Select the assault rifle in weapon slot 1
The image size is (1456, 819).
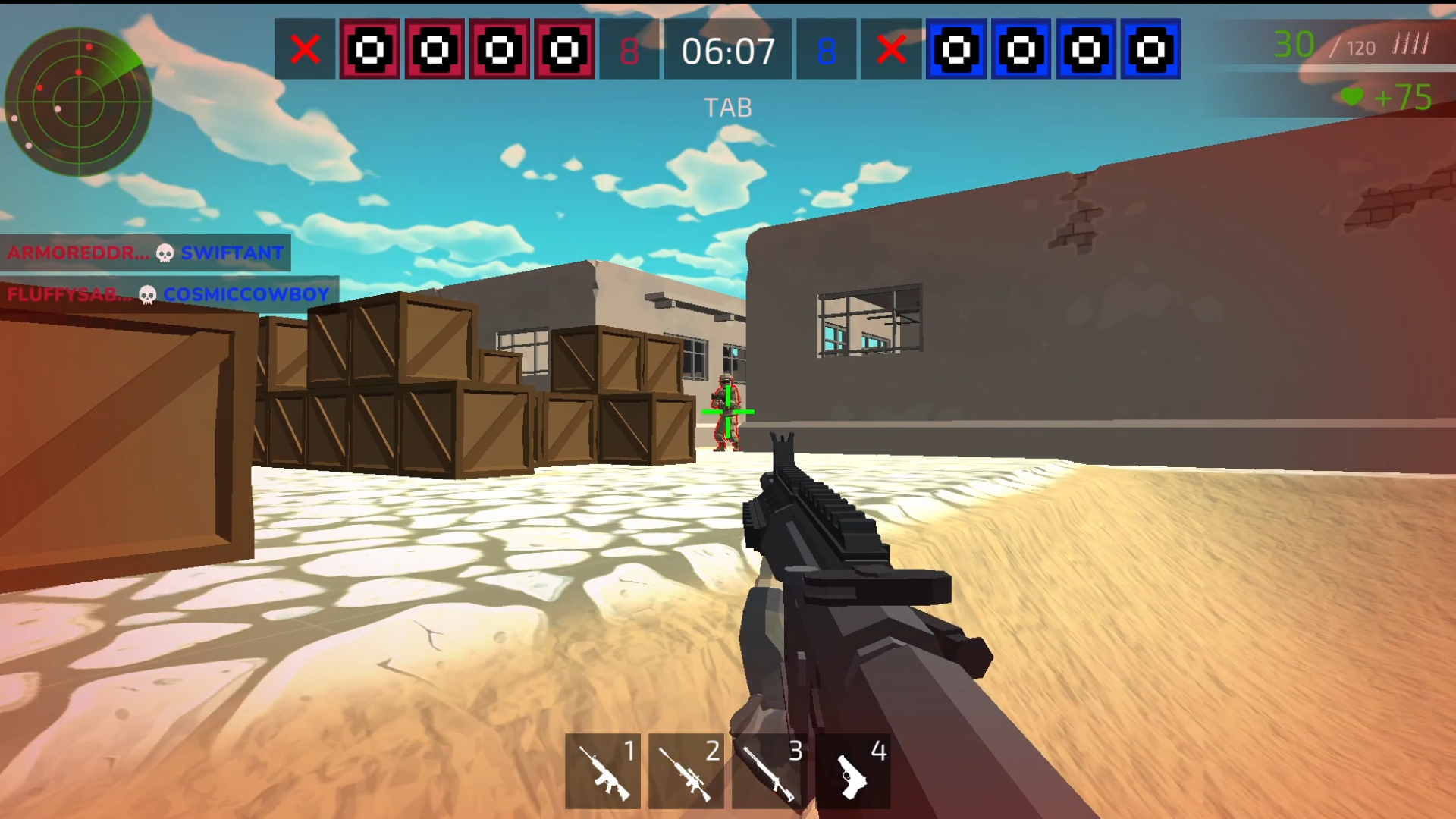604,769
